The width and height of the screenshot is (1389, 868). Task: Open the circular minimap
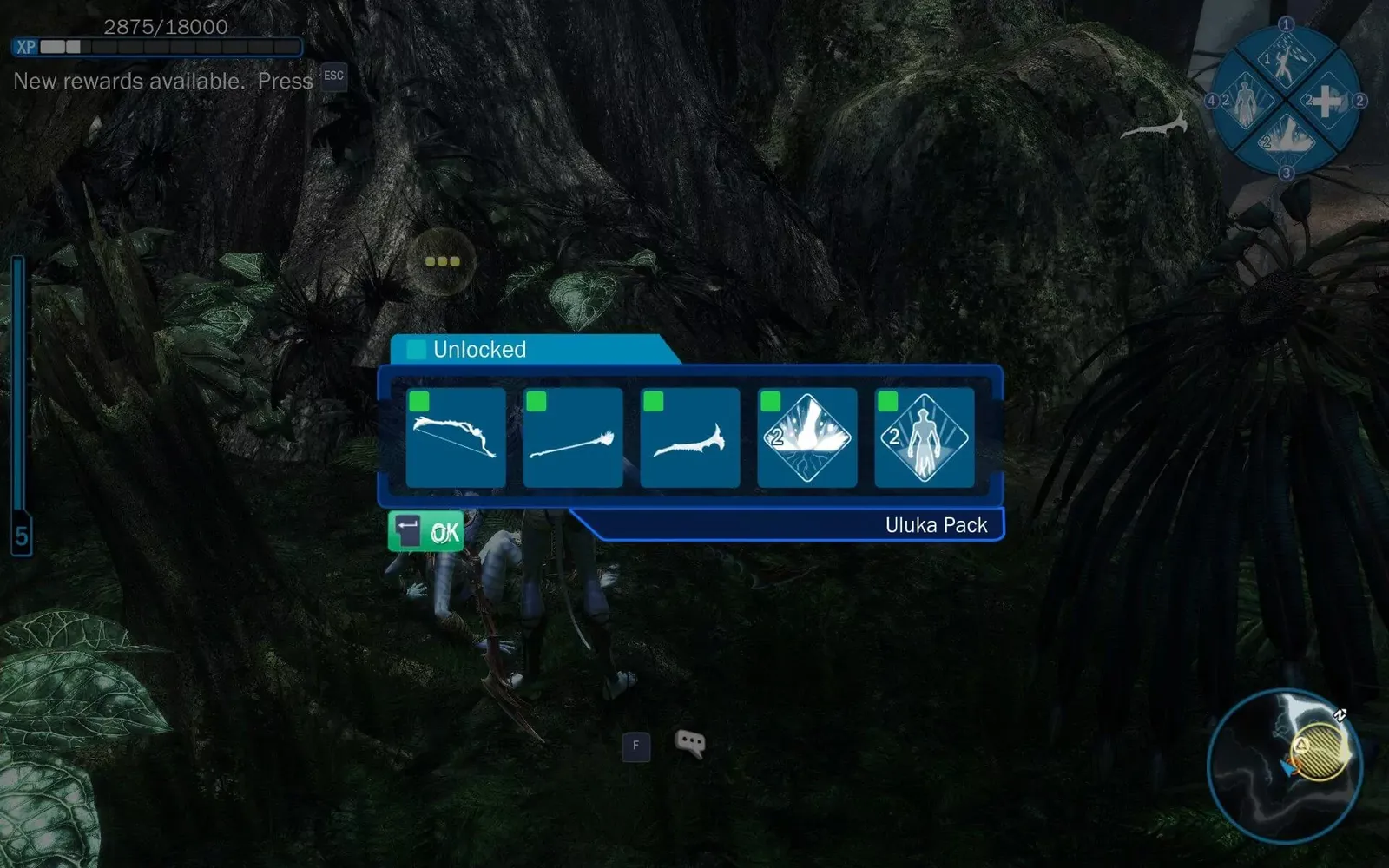pos(1285,766)
